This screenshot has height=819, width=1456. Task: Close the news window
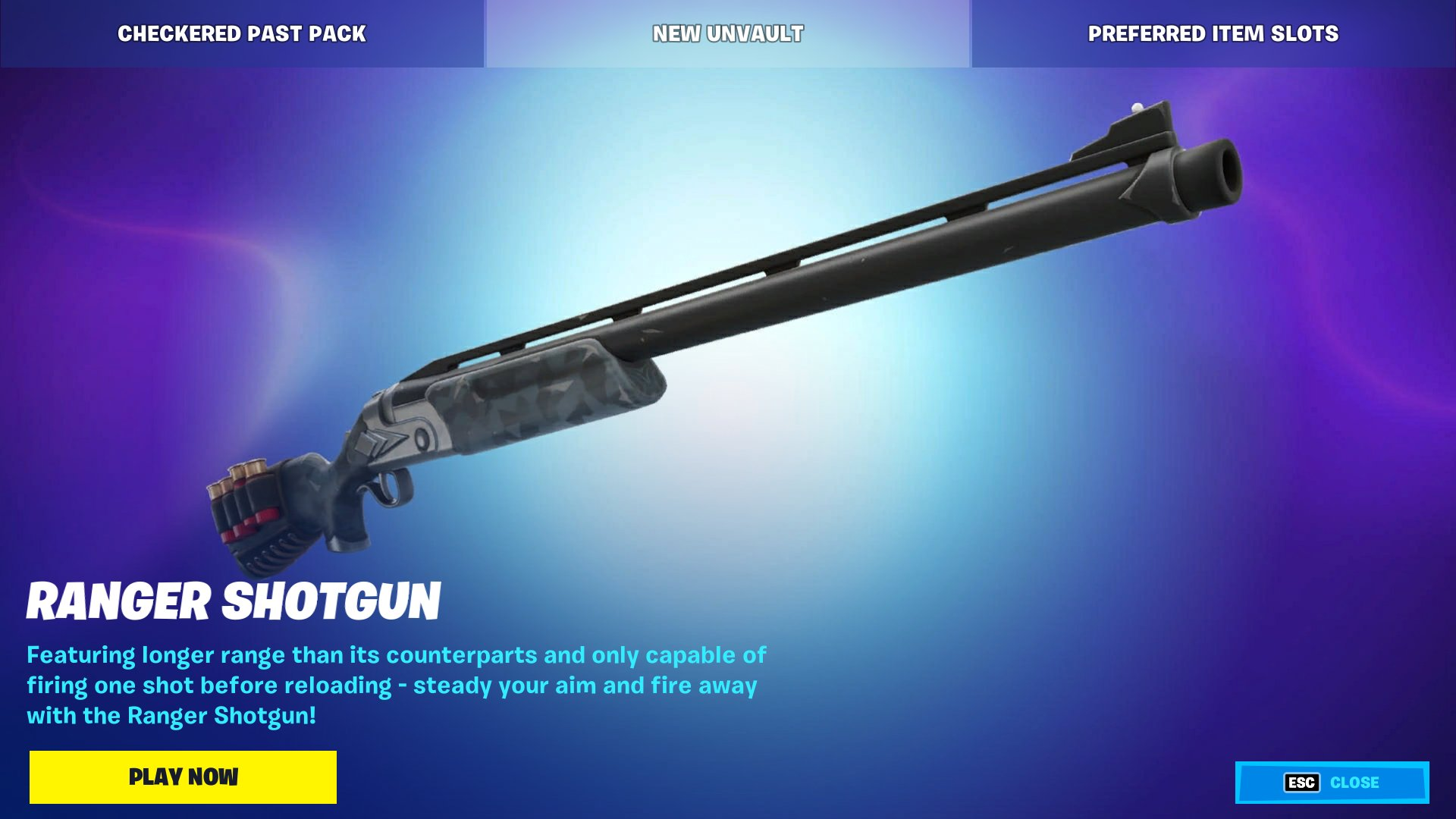click(x=1332, y=783)
